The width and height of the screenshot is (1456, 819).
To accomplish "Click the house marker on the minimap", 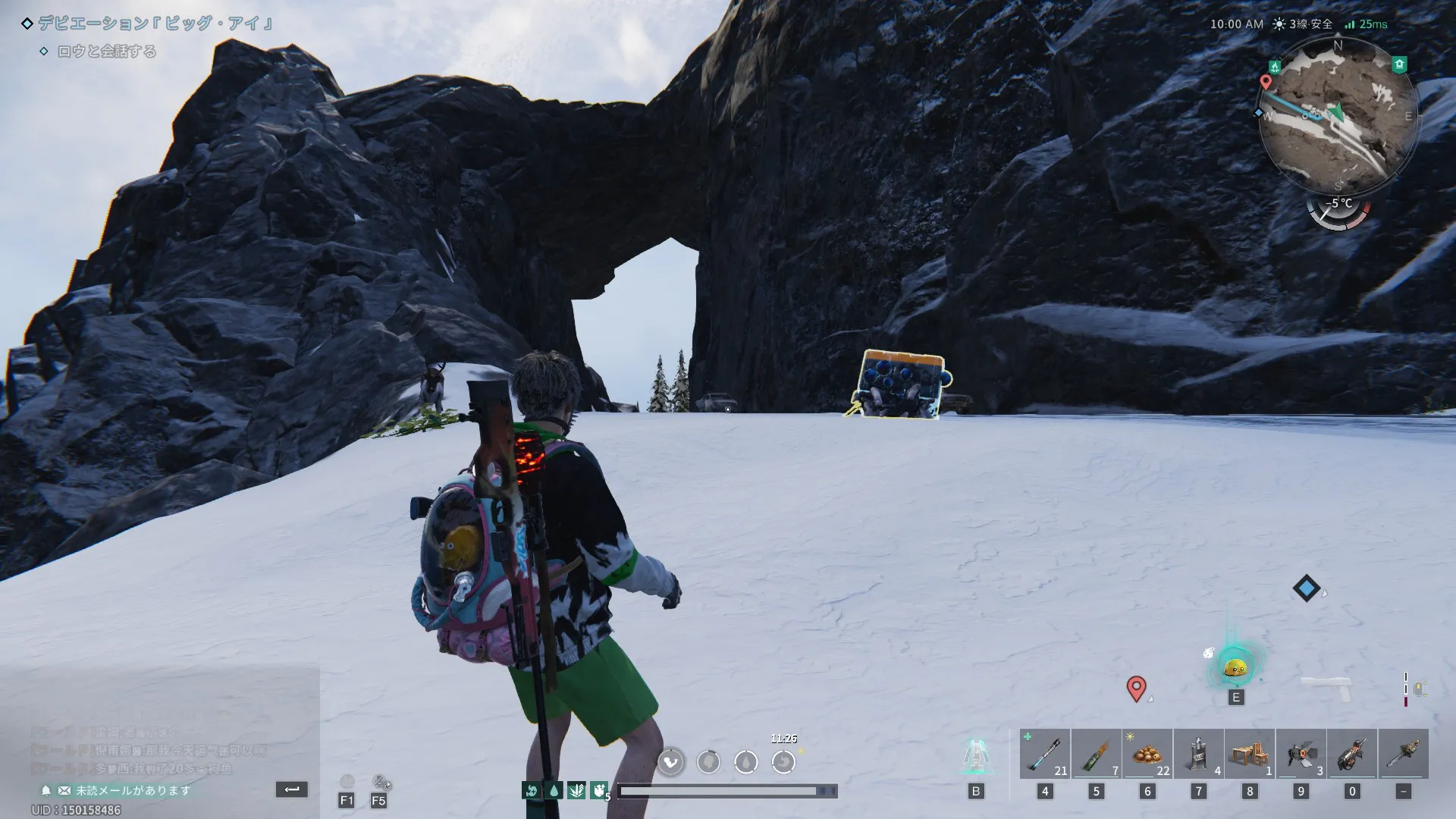I will (1400, 65).
